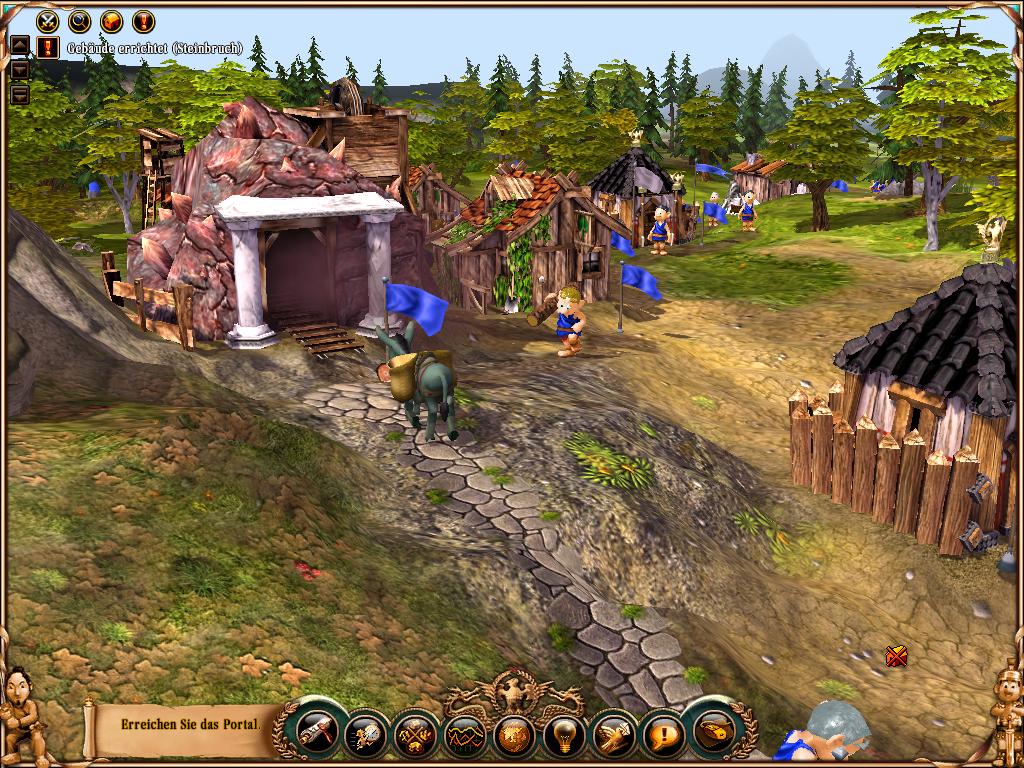This screenshot has height=768, width=1024.
Task: Select the orange house icon
Action: (x=112, y=20)
